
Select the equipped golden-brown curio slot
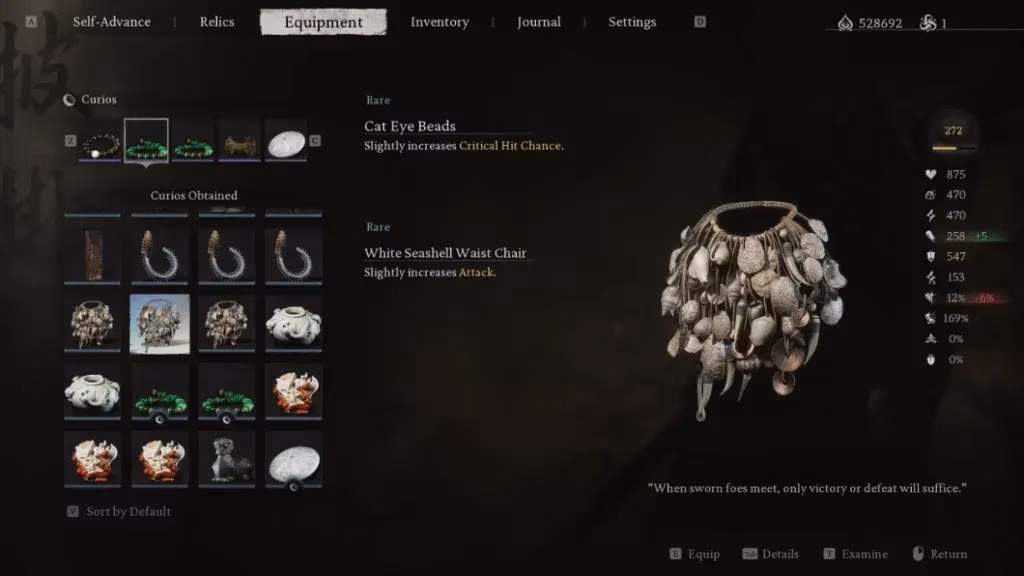(240, 142)
